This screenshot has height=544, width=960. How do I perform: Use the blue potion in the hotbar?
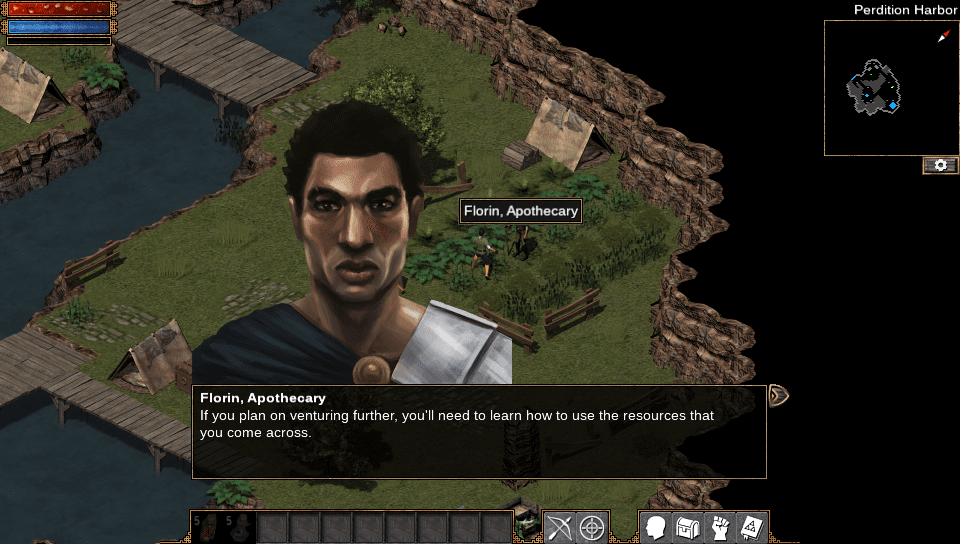click(x=240, y=527)
